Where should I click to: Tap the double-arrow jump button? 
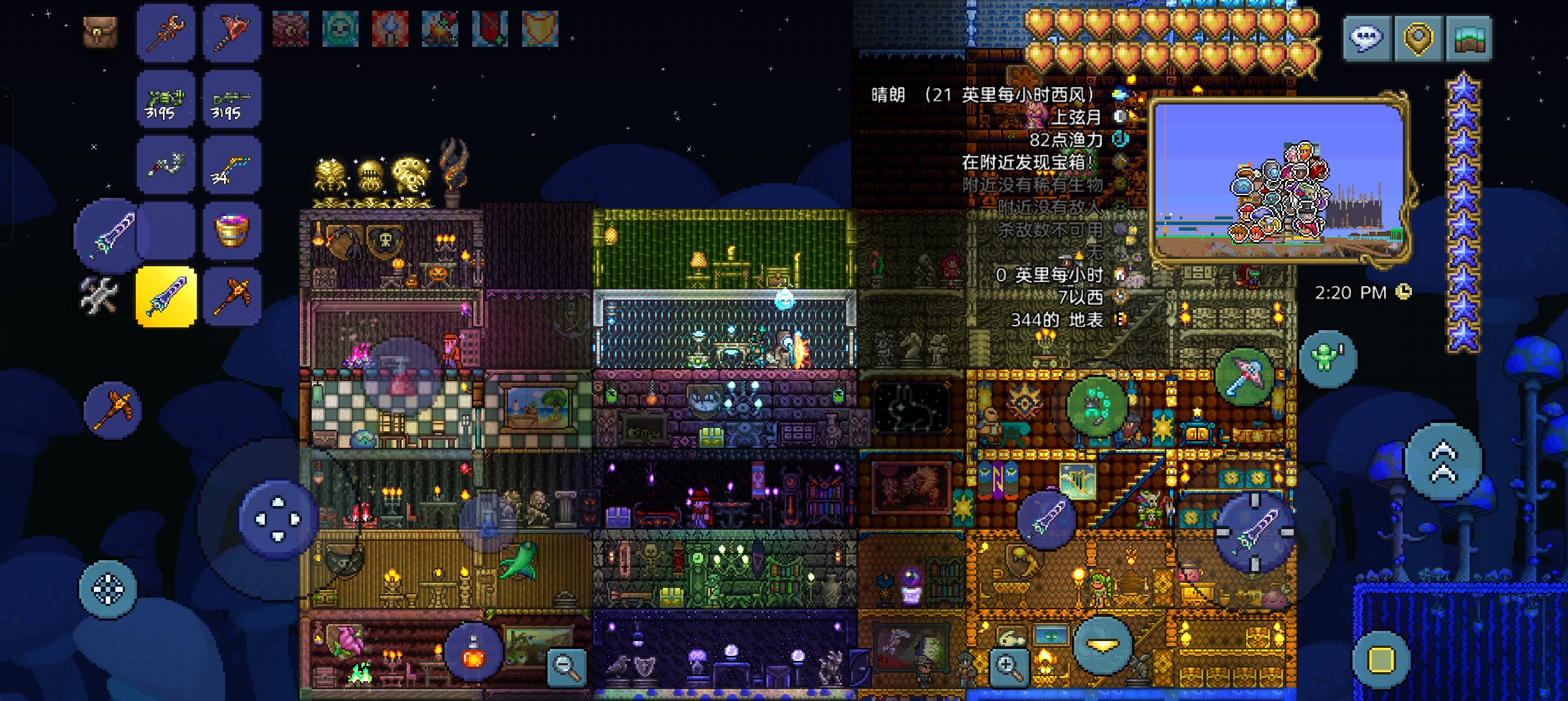pos(1443,462)
